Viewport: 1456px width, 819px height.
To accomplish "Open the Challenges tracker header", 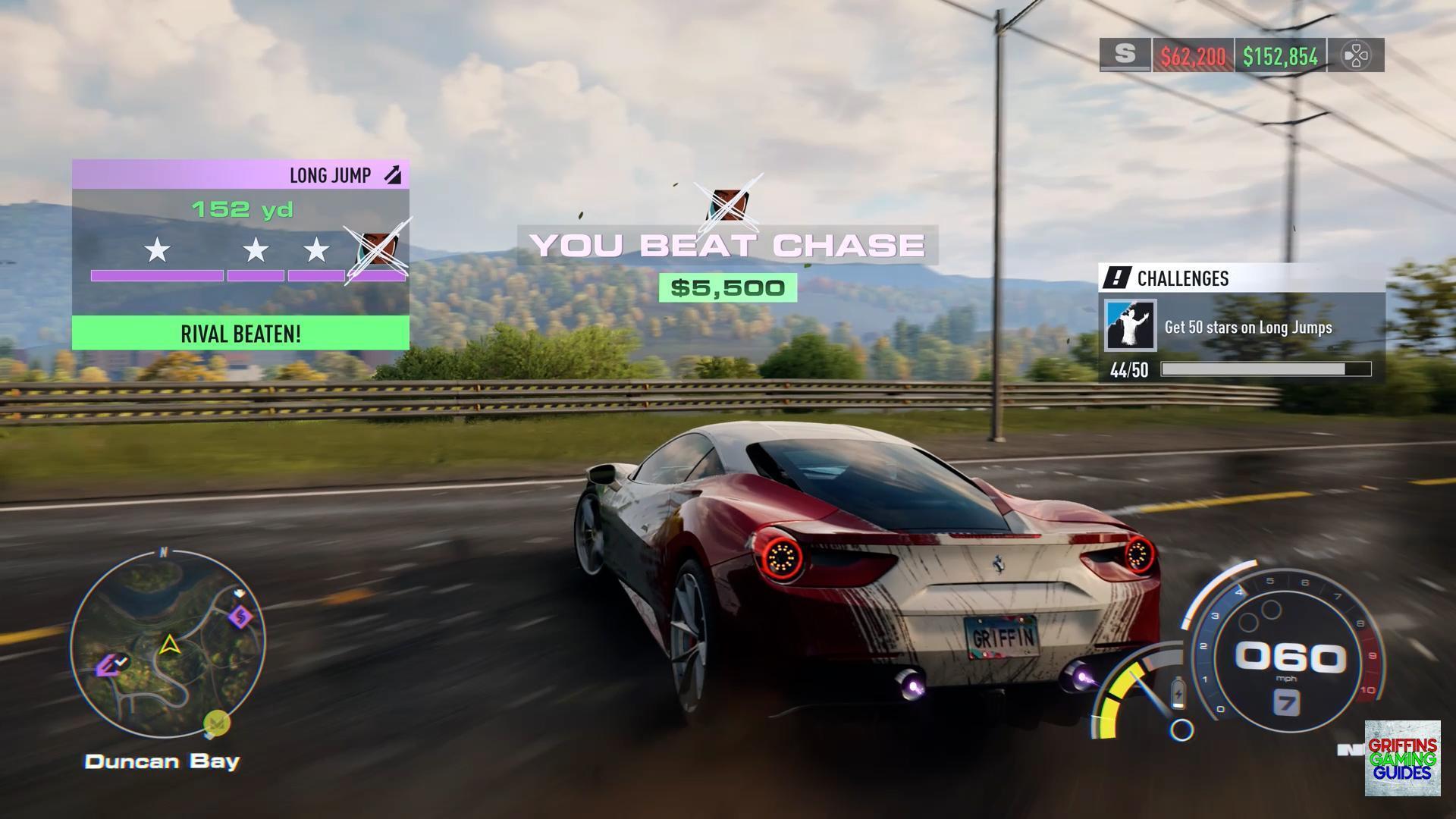I will (1241, 278).
